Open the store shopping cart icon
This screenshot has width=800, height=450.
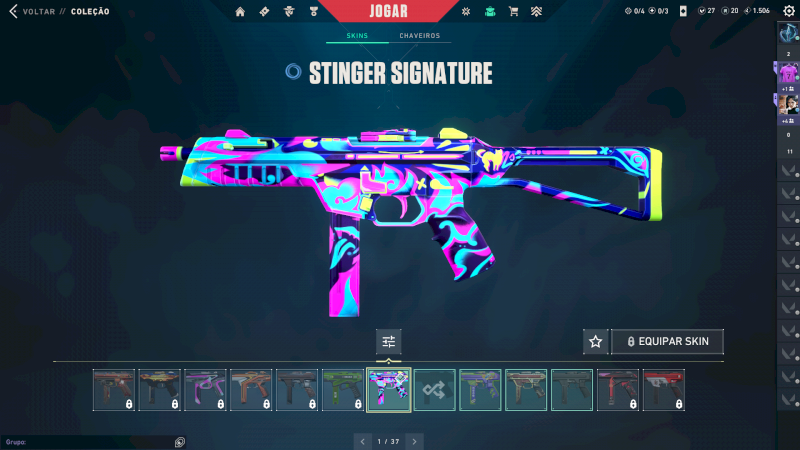click(x=513, y=12)
